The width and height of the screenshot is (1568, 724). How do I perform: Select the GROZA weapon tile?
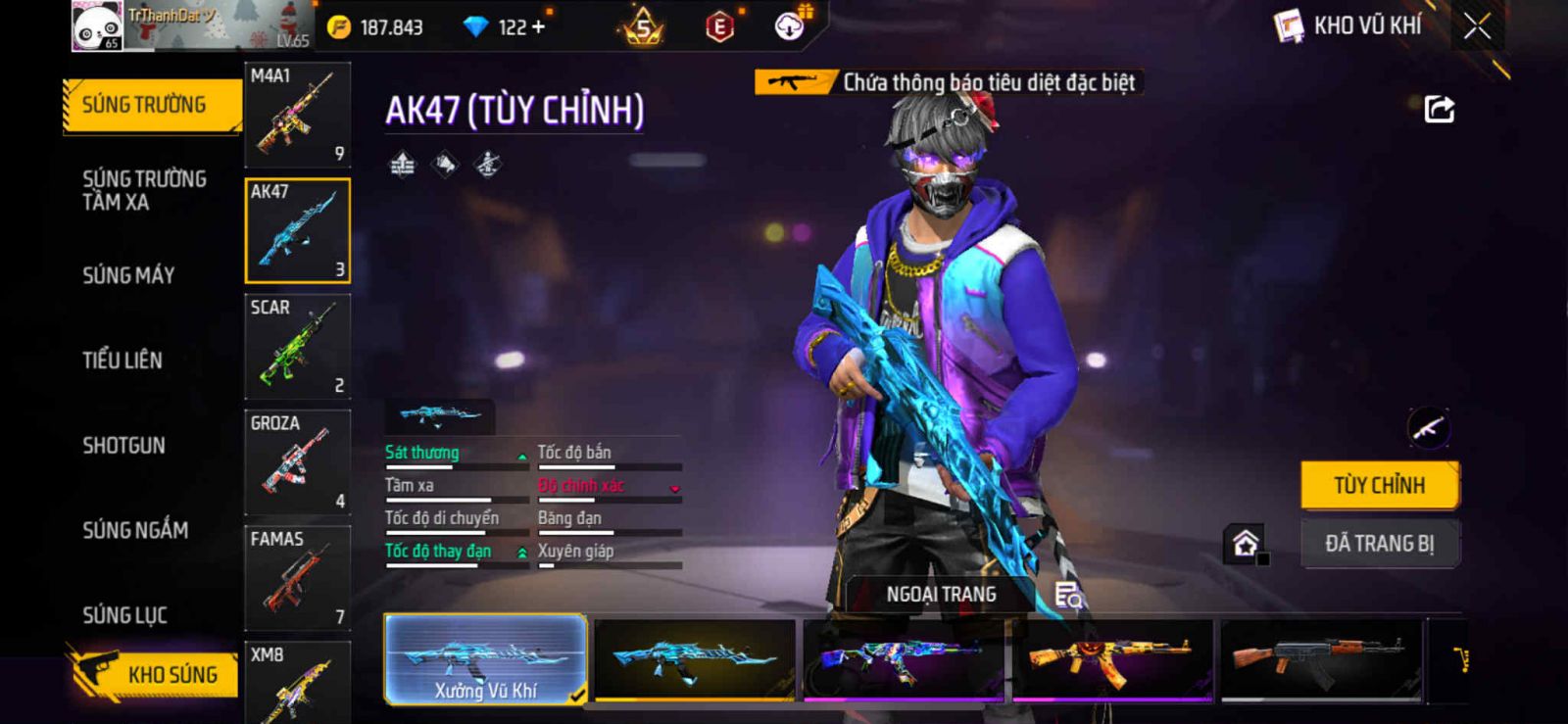[297, 461]
